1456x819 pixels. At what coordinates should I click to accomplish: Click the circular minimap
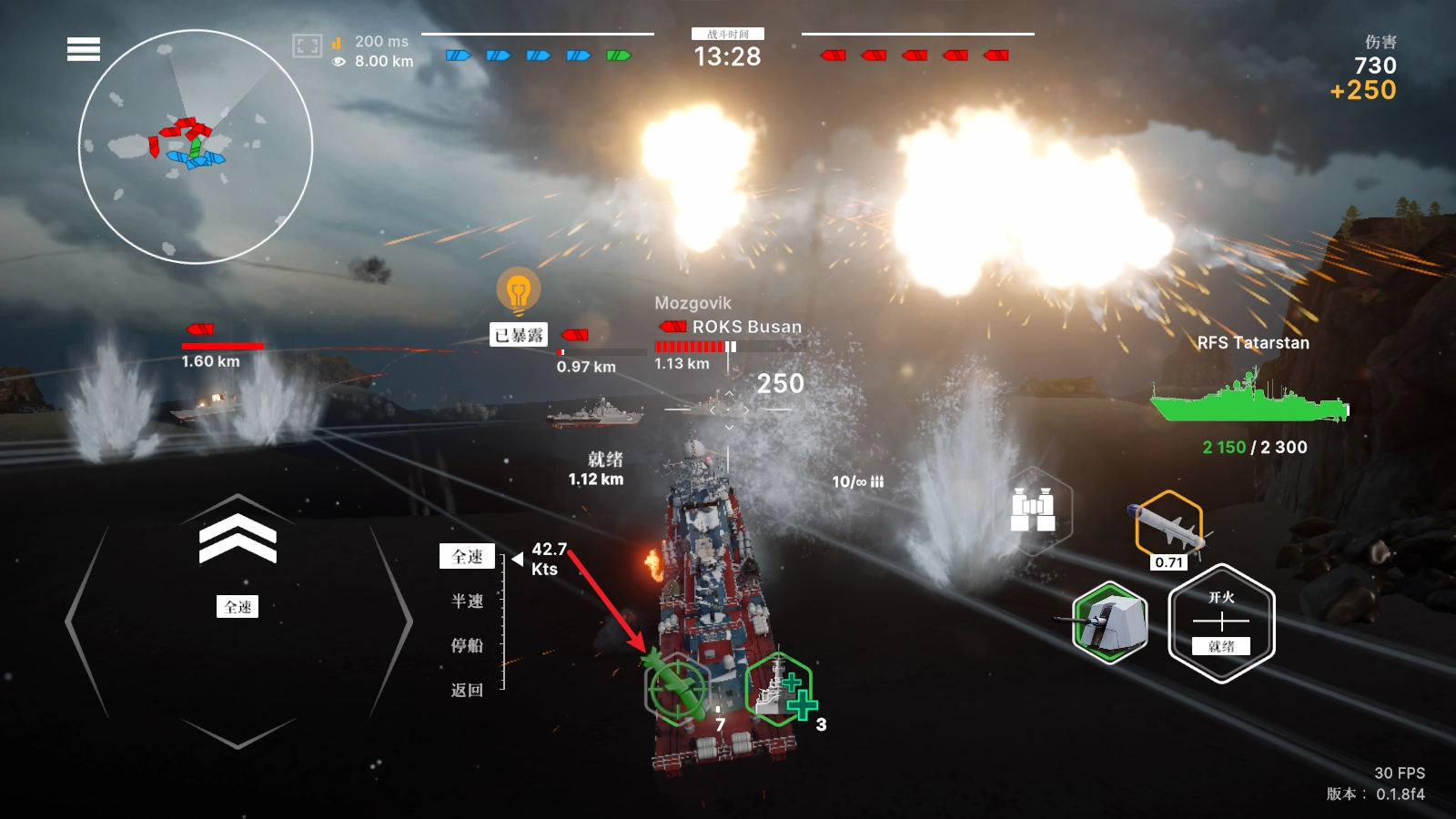[196, 147]
